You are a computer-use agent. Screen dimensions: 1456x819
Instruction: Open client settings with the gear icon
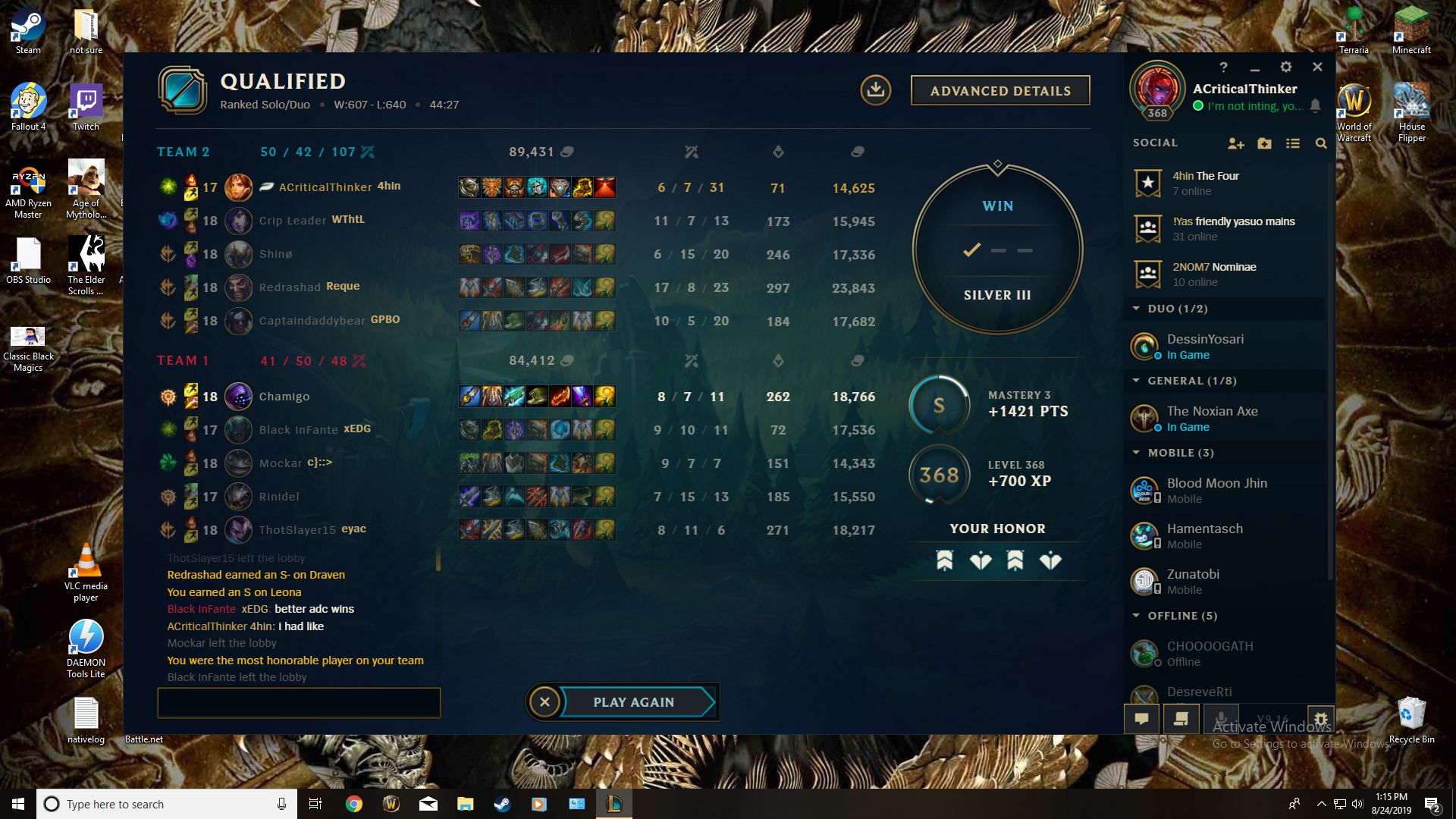[x=1286, y=67]
